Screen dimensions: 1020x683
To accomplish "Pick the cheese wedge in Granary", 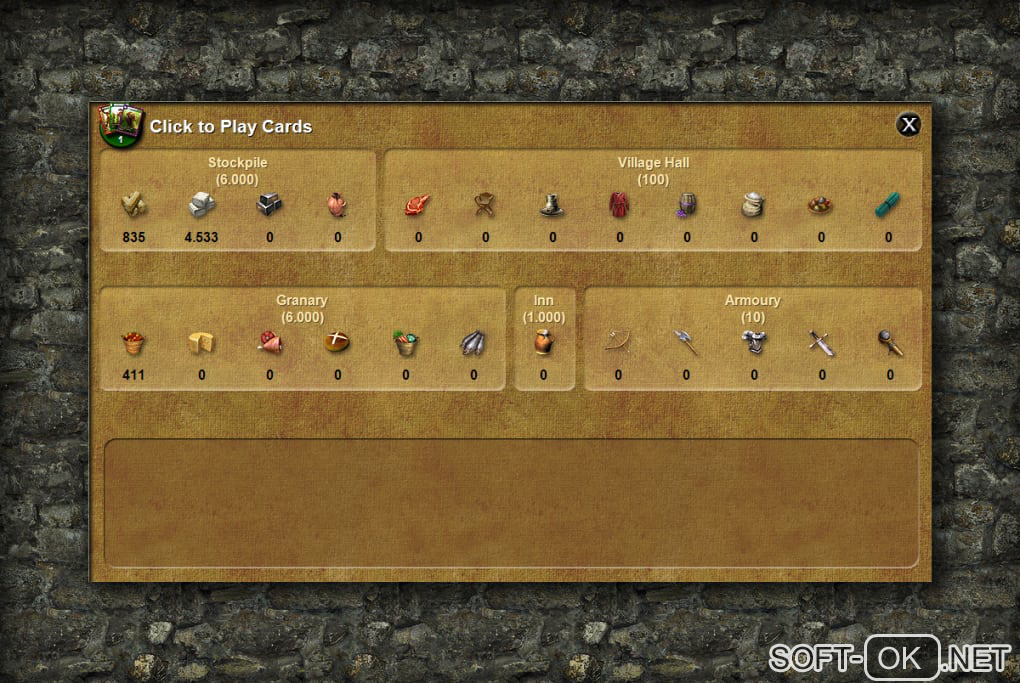I will click(x=201, y=343).
